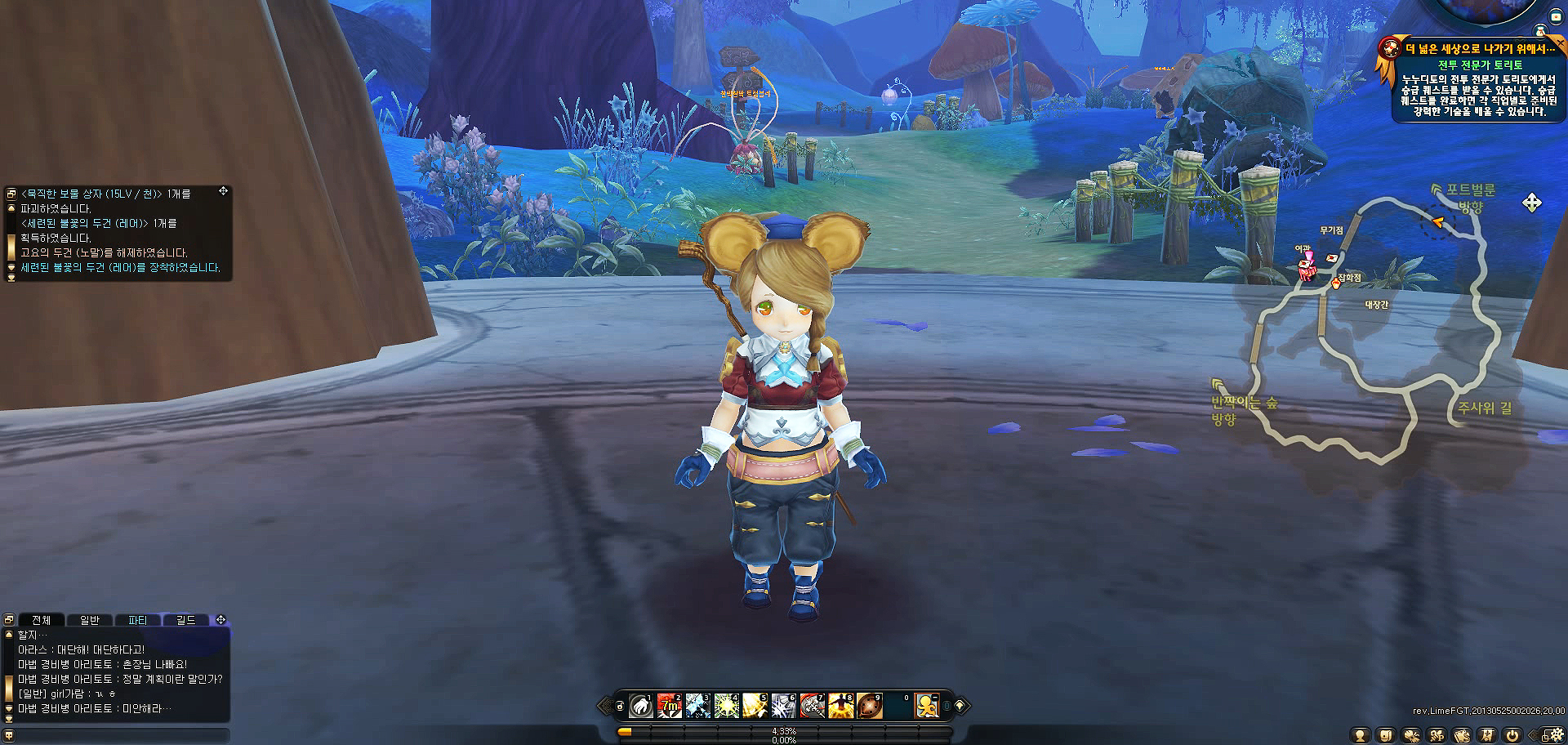
Task: Open the settings gear icon
Action: tap(1557, 734)
